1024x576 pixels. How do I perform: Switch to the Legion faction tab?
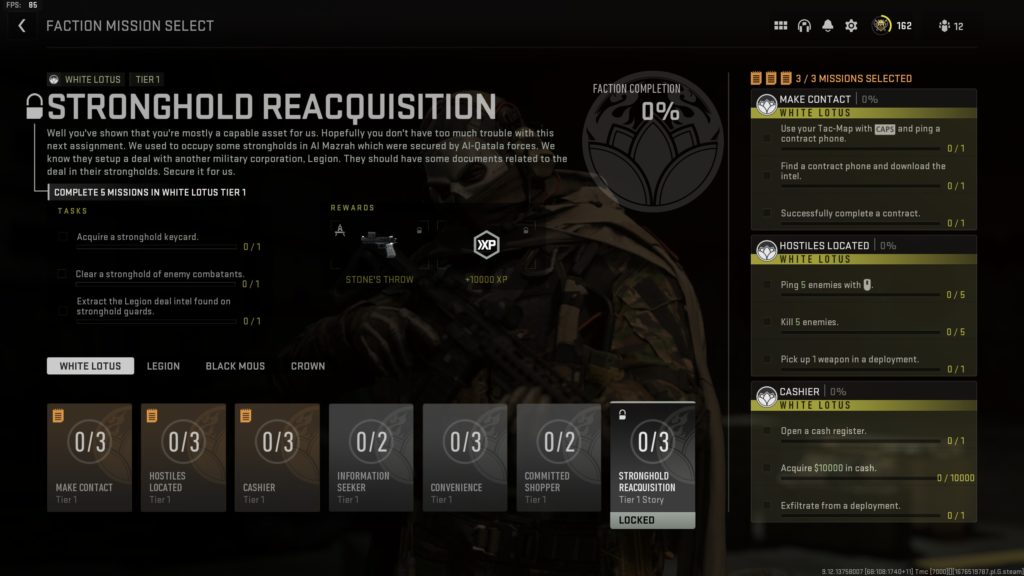tap(163, 366)
